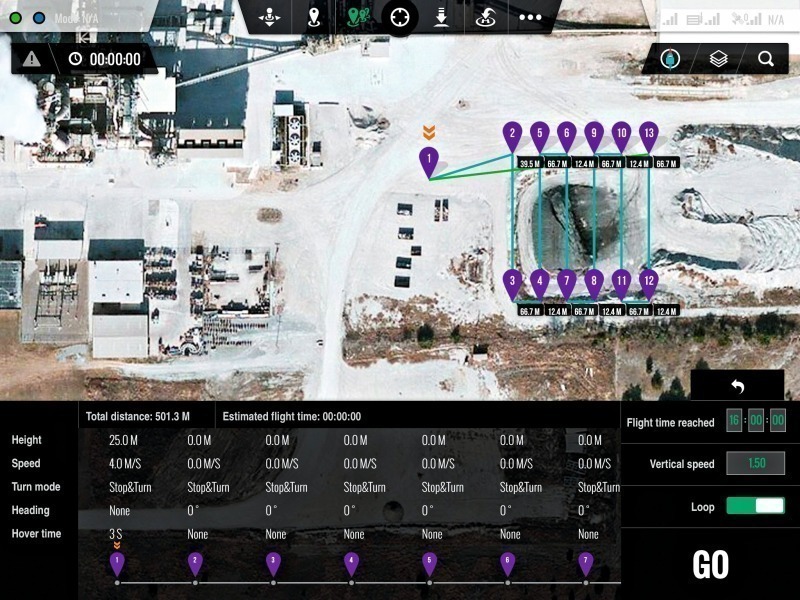Screen dimensions: 800x600
Task: Select waypoint 3 marker on the map
Action: [512, 283]
